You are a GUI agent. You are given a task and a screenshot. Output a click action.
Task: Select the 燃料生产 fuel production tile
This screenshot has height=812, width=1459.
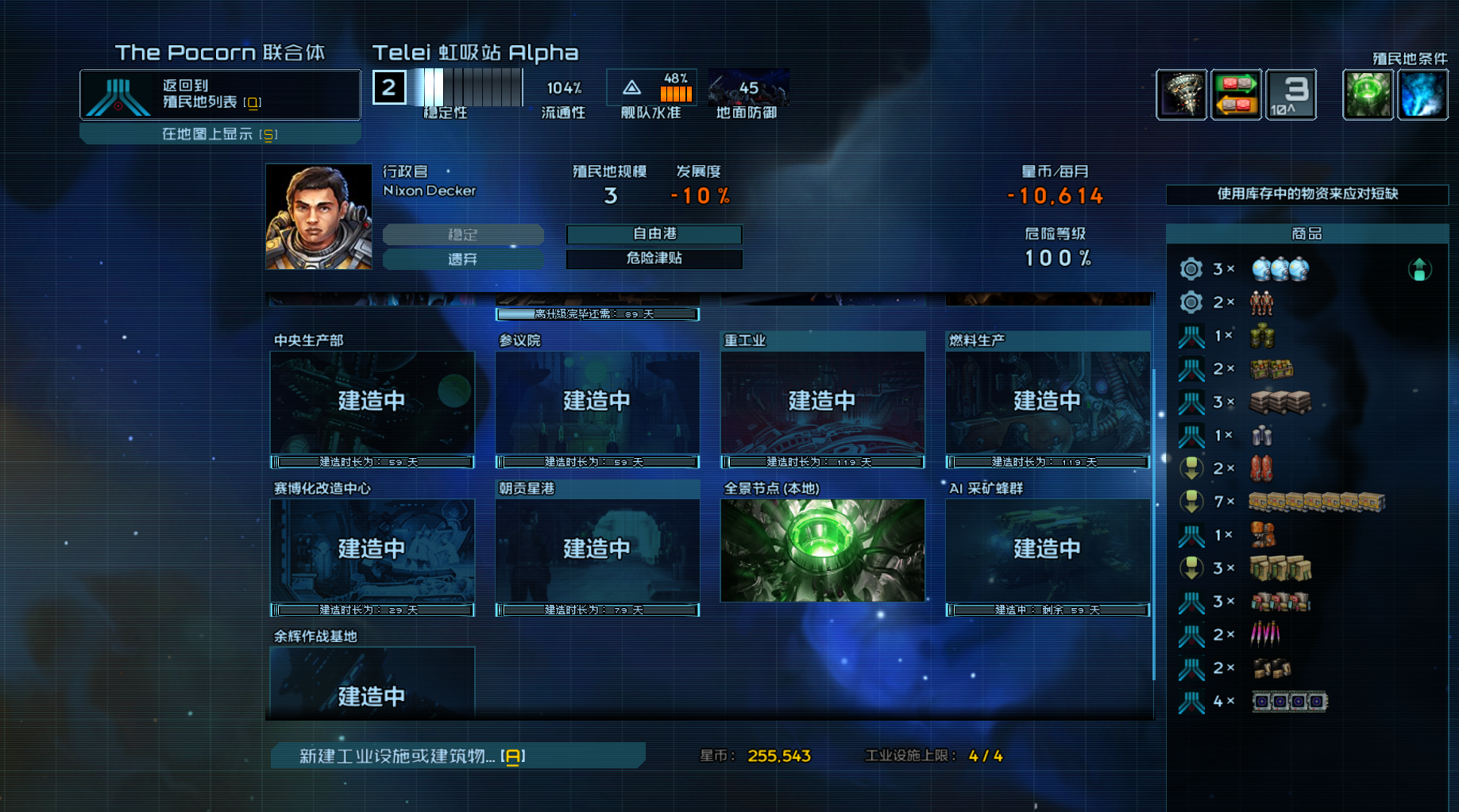[1047, 402]
